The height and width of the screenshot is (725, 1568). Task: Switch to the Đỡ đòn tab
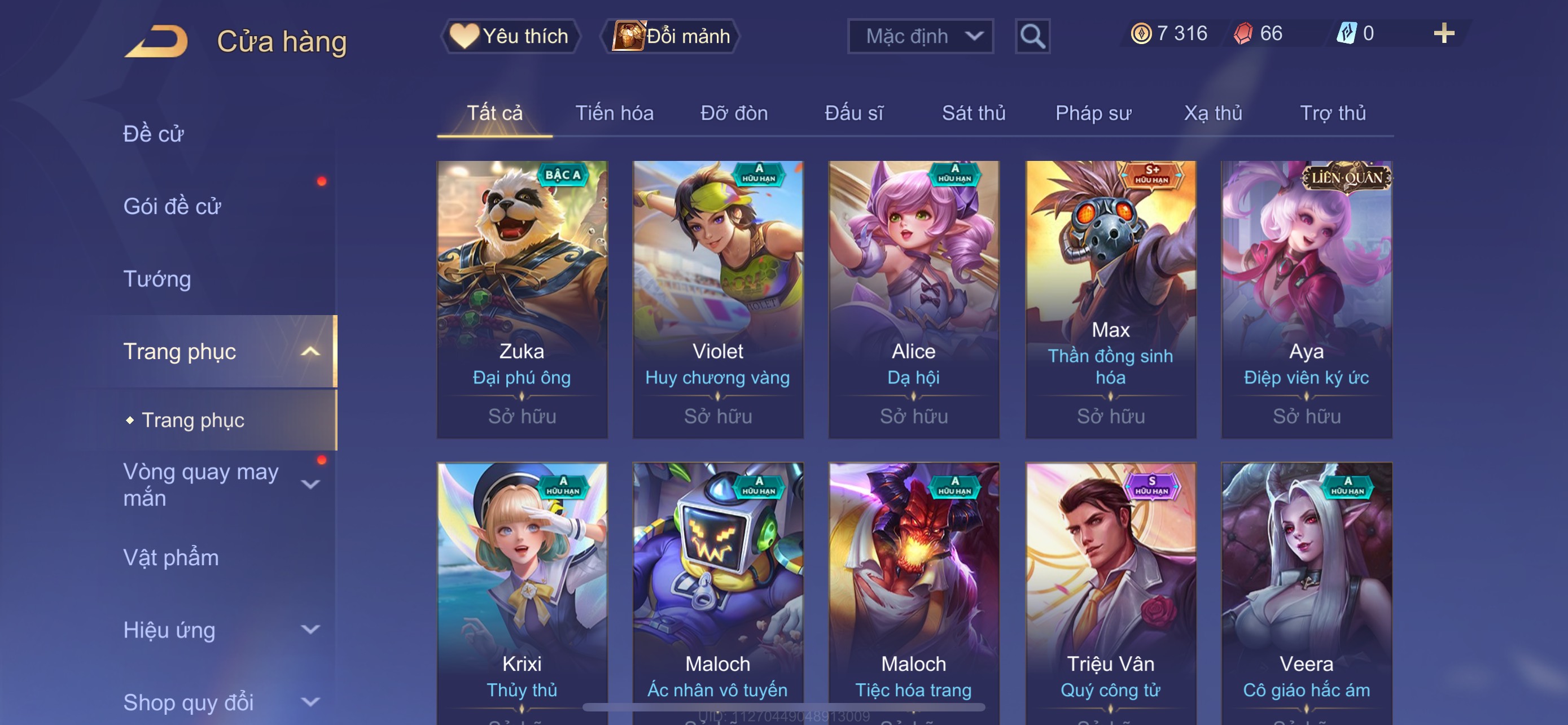(x=733, y=113)
